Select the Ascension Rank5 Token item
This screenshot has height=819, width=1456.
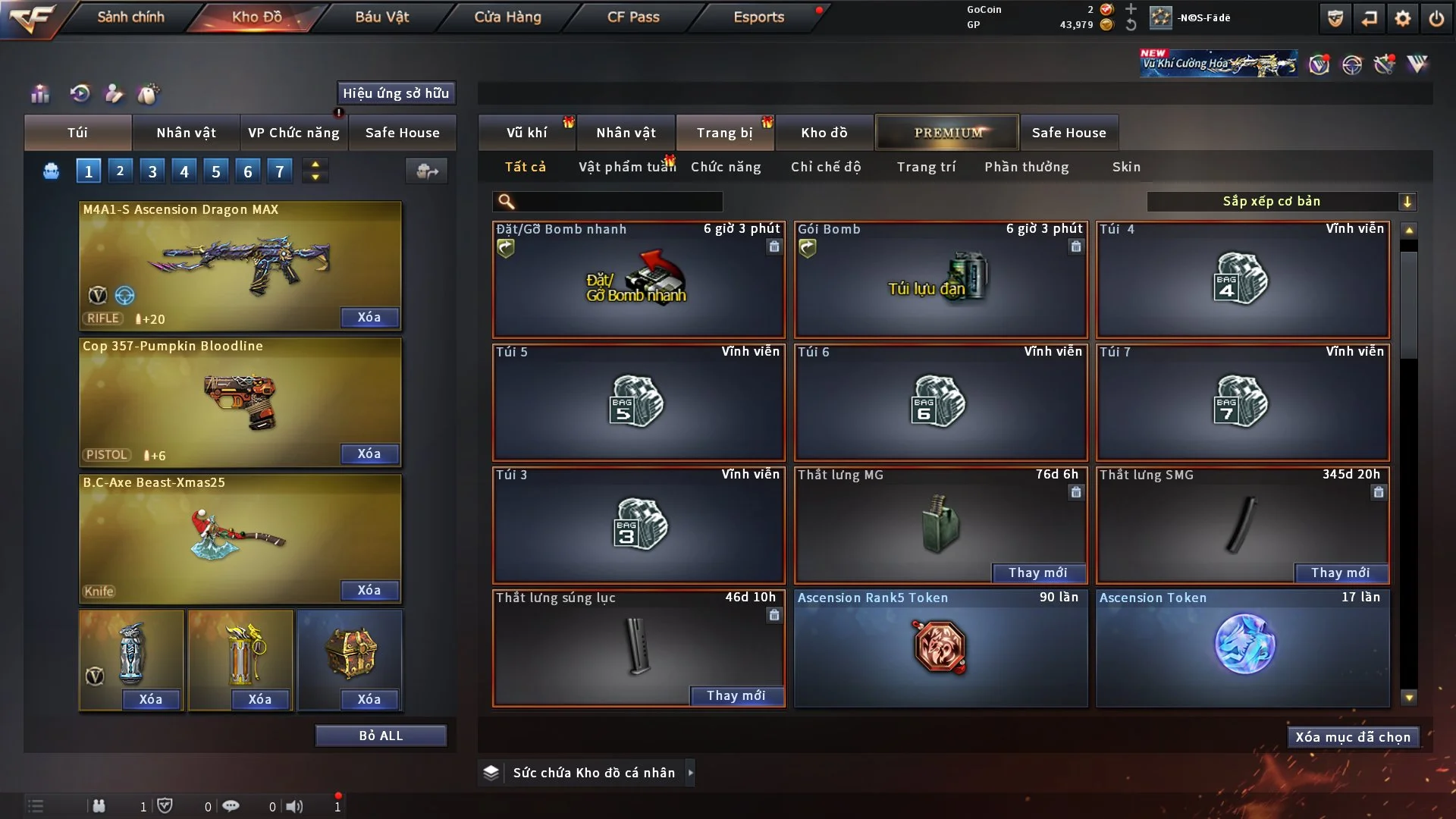(940, 648)
